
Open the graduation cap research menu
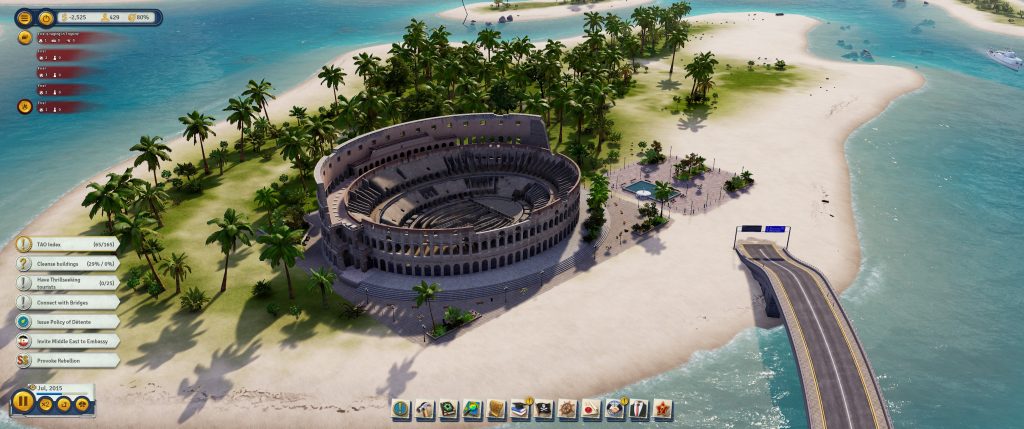[x=519, y=409]
